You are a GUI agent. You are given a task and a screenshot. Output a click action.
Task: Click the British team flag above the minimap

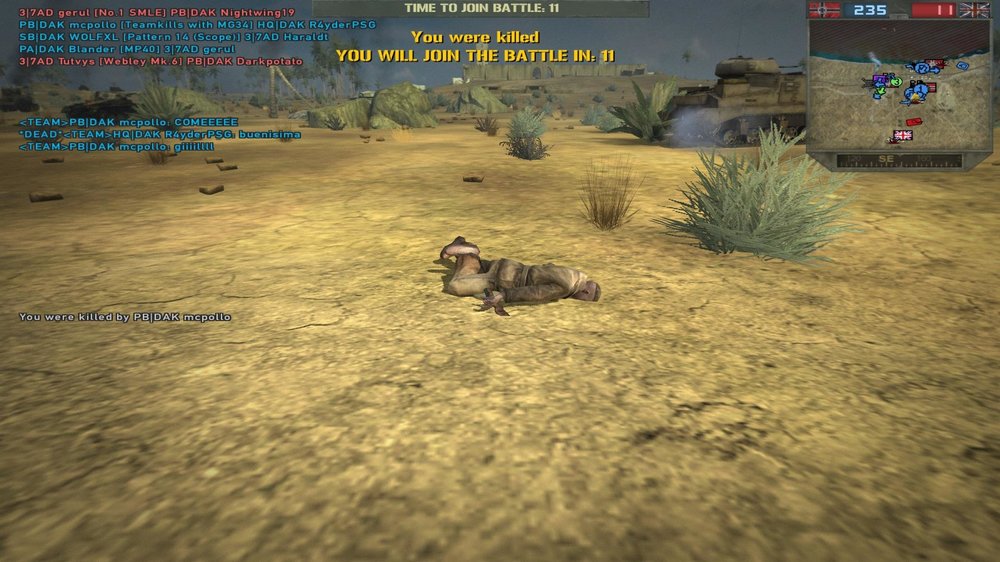pos(973,10)
